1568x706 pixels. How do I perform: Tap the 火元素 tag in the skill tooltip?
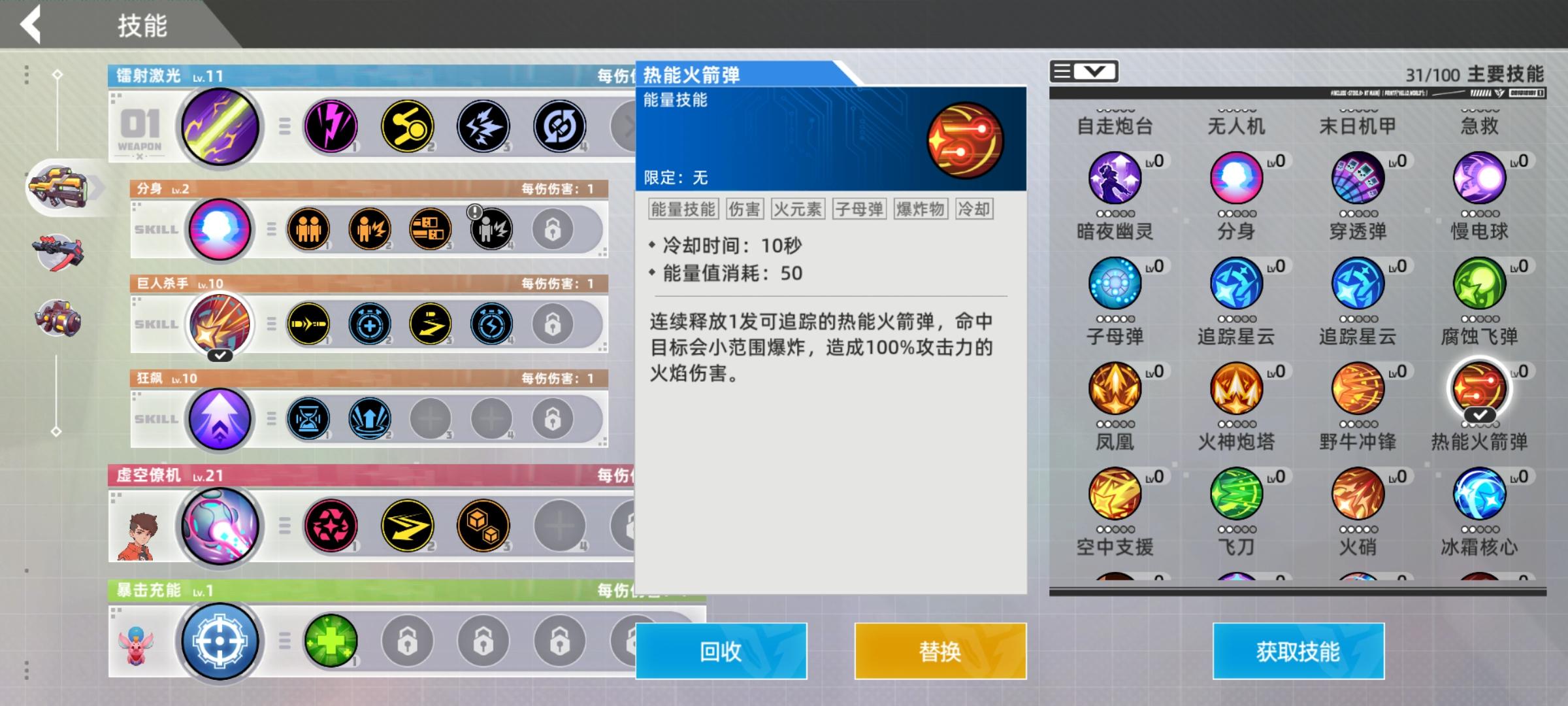point(796,209)
